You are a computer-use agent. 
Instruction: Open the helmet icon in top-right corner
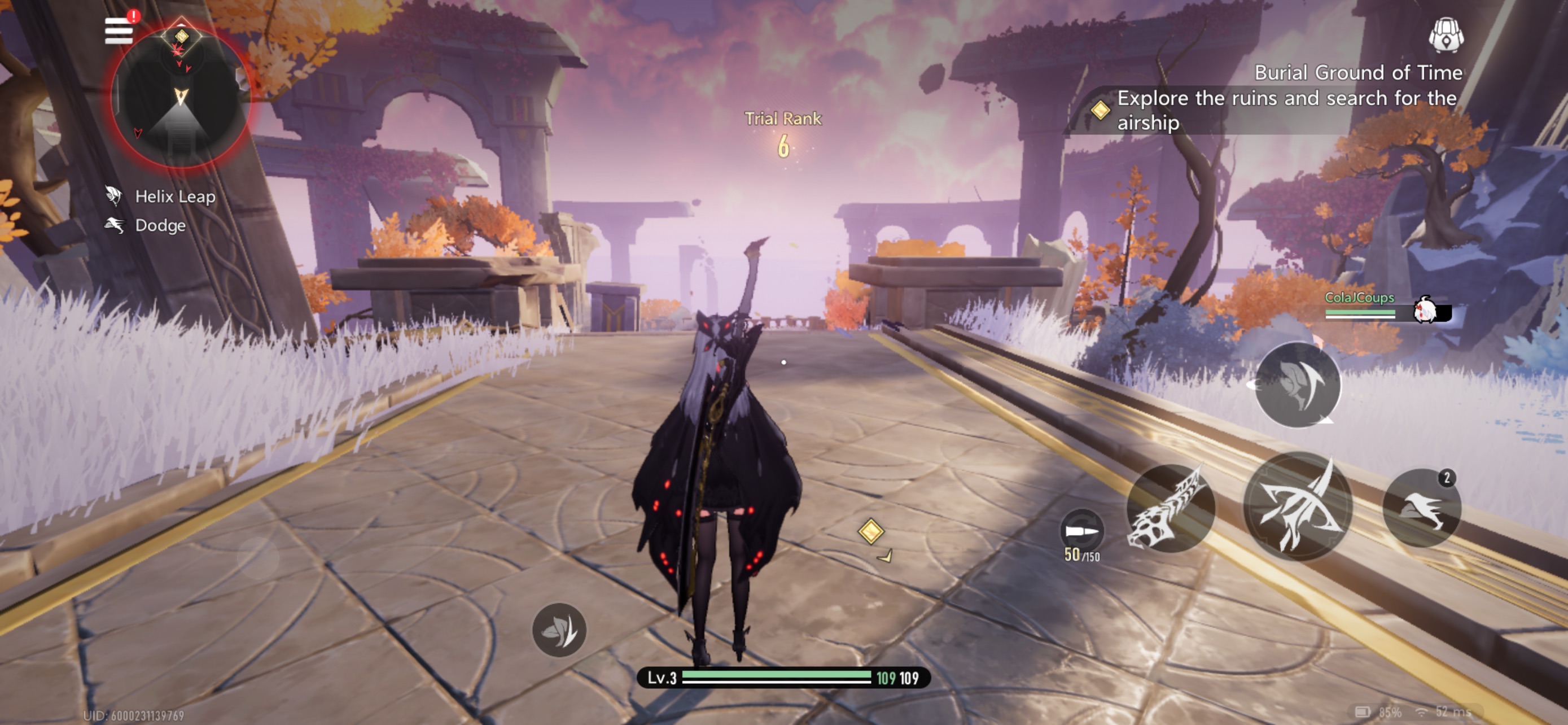click(x=1446, y=36)
